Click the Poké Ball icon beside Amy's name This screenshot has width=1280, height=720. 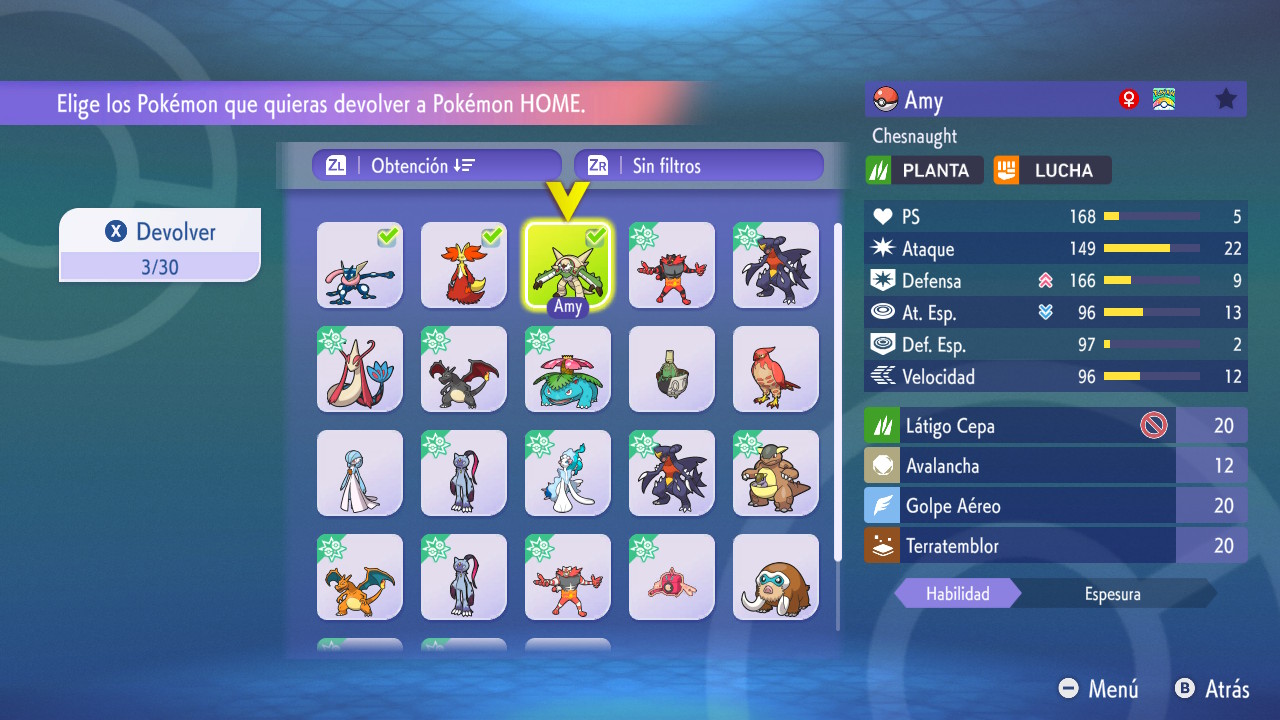886,99
